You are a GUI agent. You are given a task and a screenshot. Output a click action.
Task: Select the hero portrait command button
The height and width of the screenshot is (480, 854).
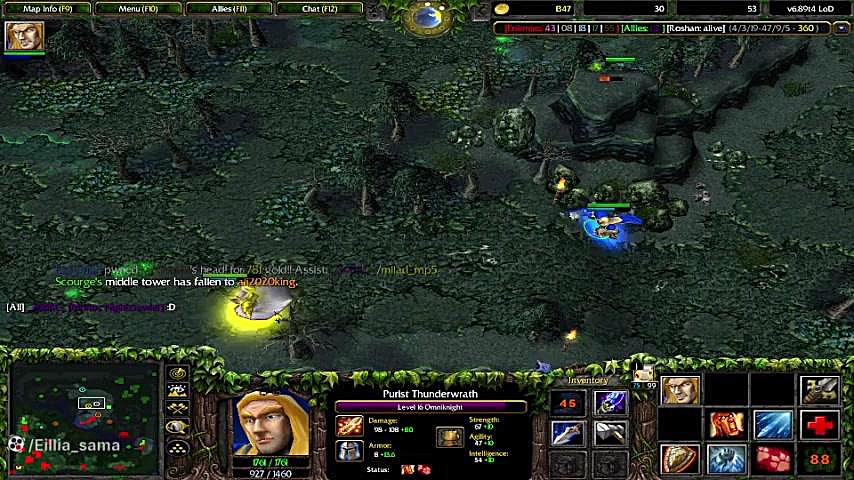[680, 391]
